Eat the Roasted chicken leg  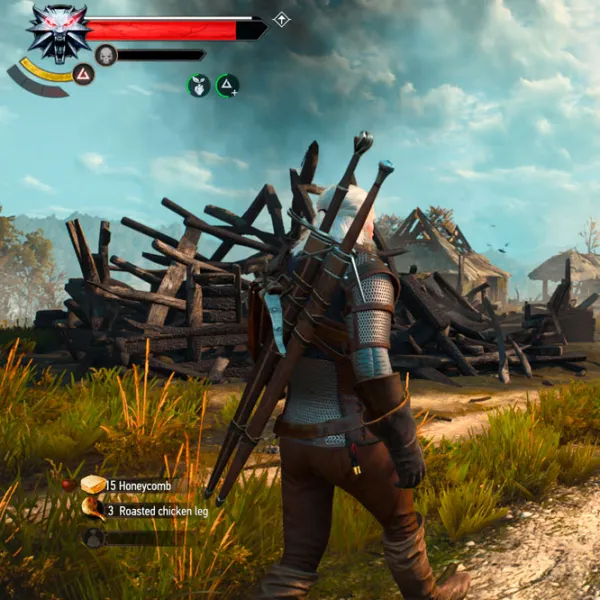click(x=93, y=510)
